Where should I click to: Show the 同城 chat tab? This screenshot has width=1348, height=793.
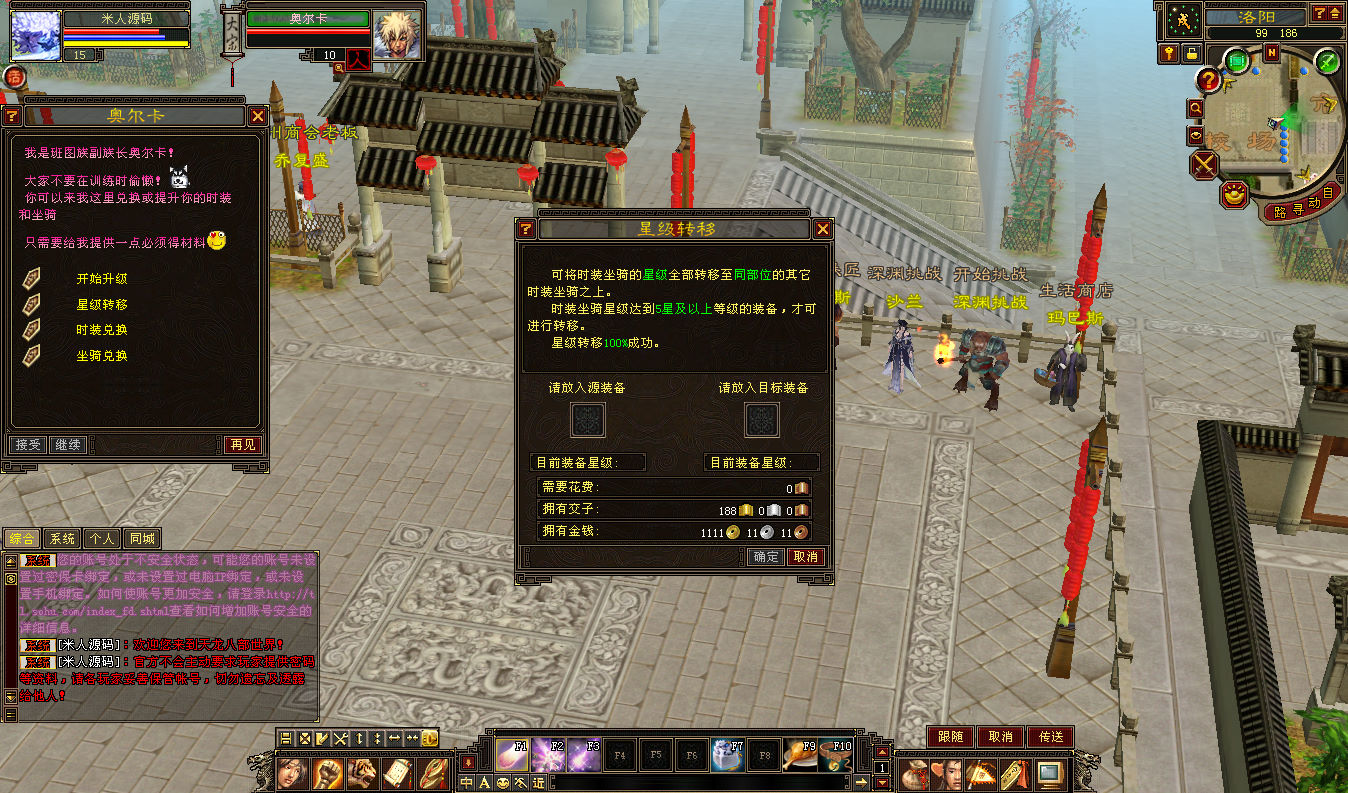click(x=141, y=539)
